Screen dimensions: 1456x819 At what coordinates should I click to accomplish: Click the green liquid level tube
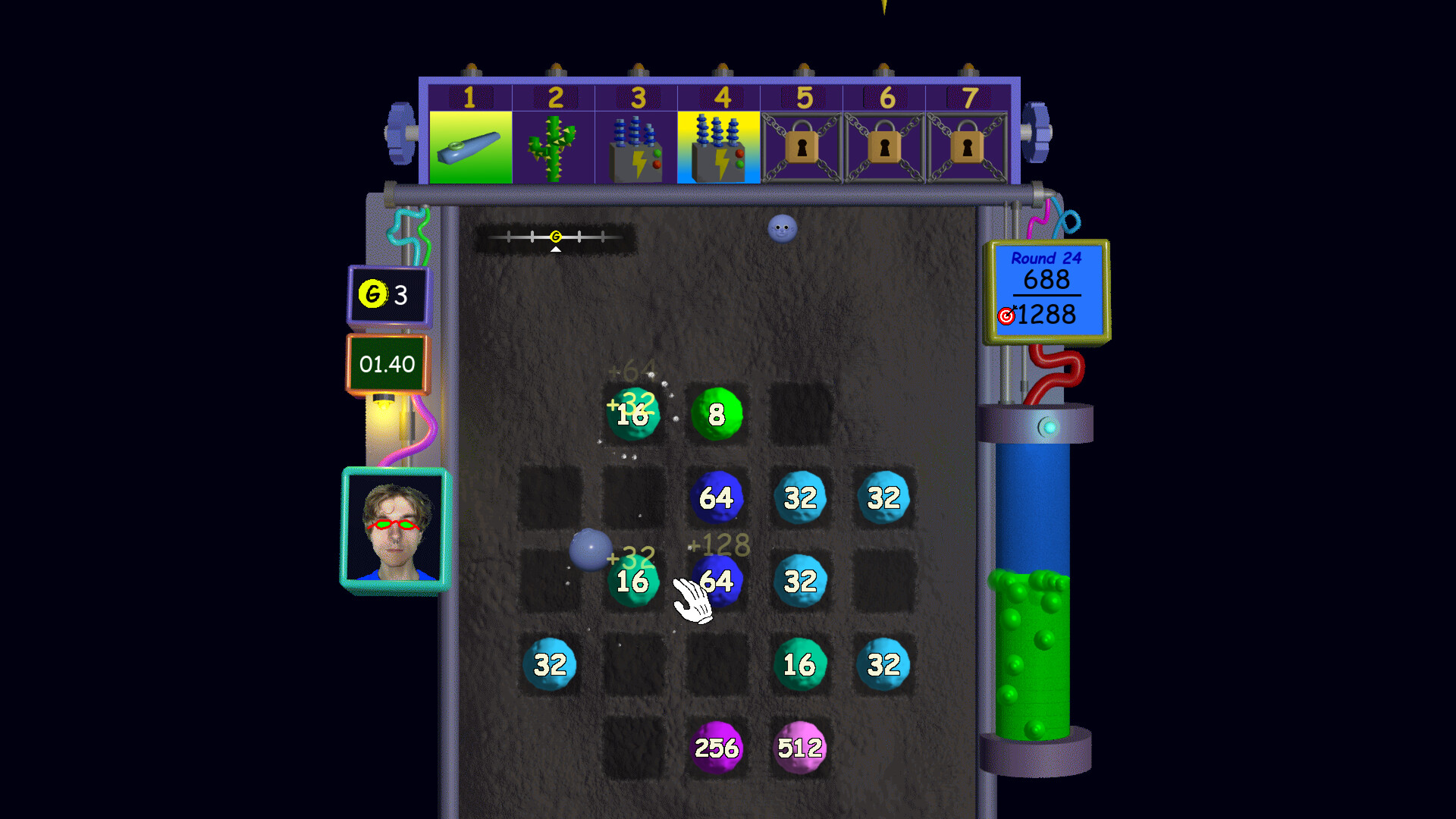pos(1031,652)
